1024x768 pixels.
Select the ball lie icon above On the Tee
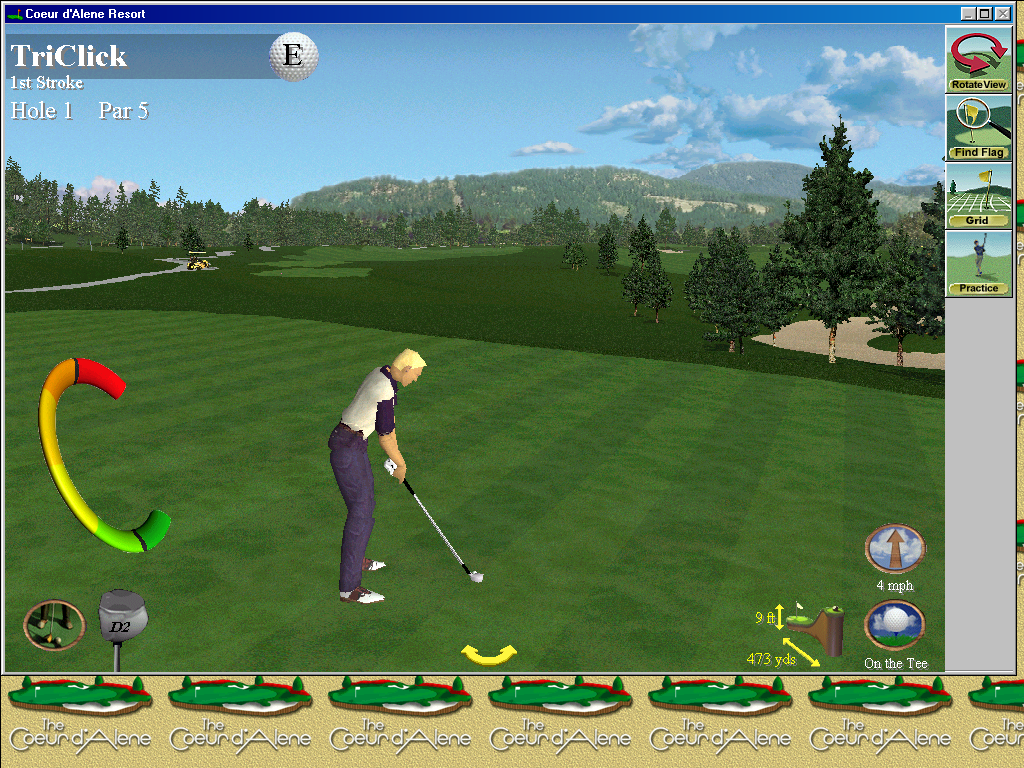click(x=894, y=624)
